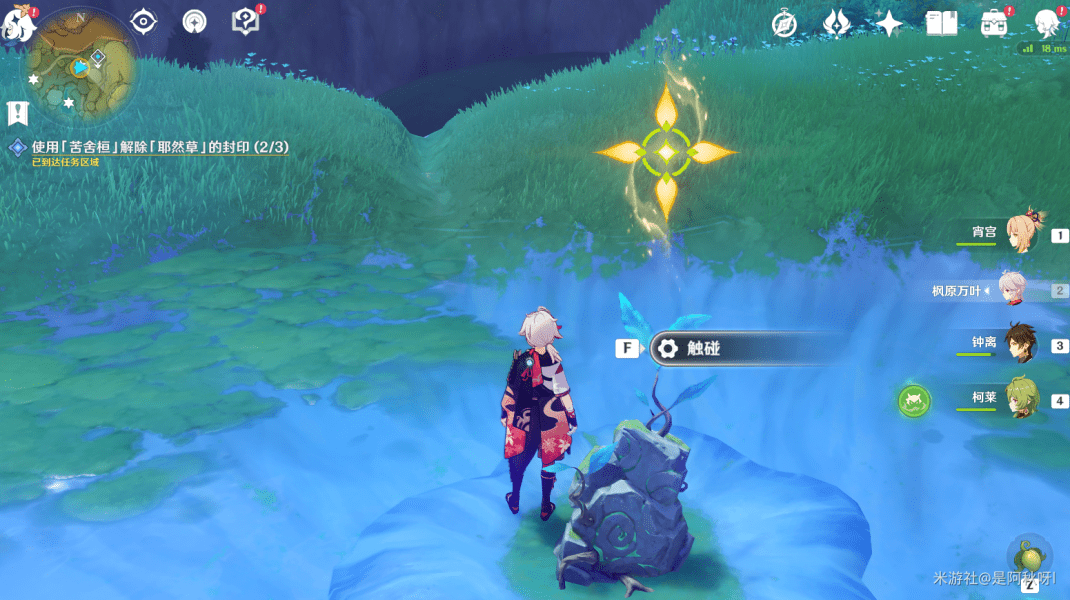The width and height of the screenshot is (1070, 600).
Task: Open the compass events icon
Action: [x=785, y=24]
